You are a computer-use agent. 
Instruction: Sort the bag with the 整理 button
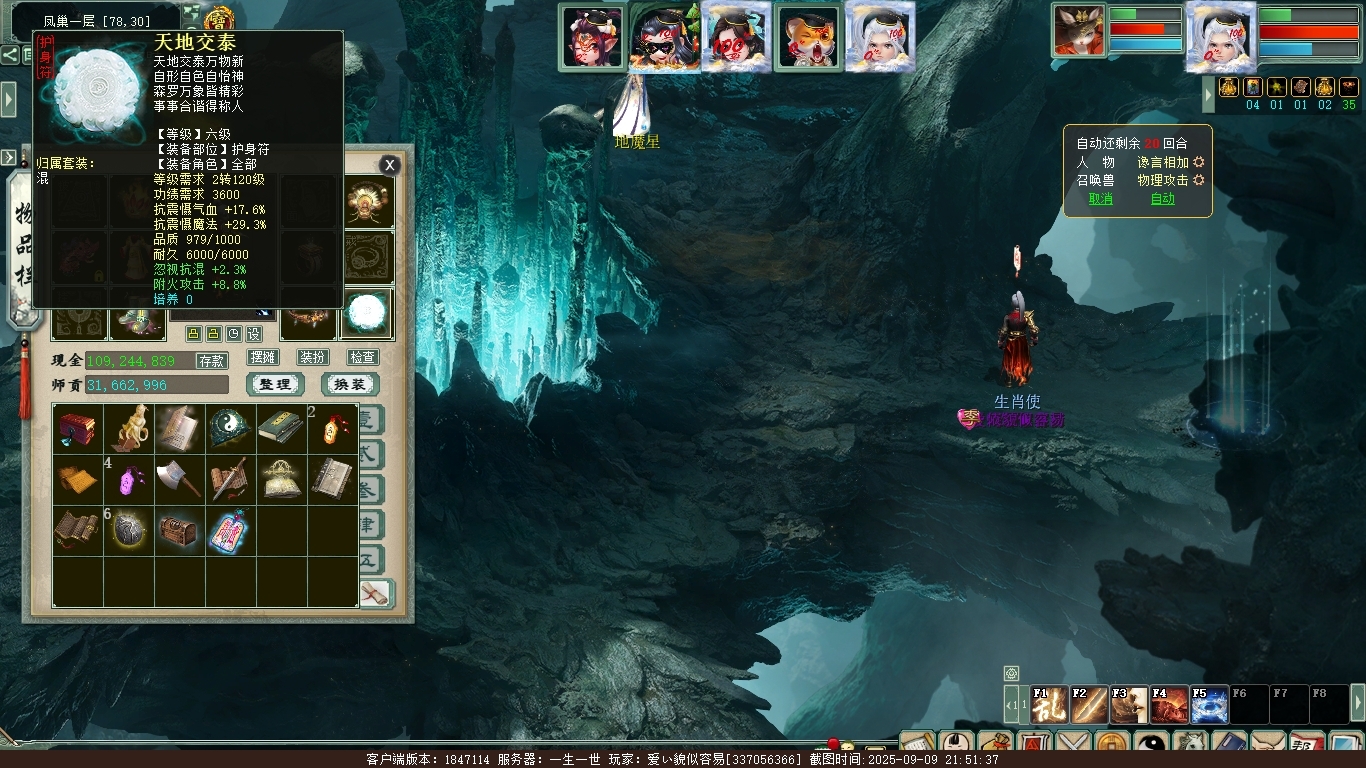[x=274, y=385]
